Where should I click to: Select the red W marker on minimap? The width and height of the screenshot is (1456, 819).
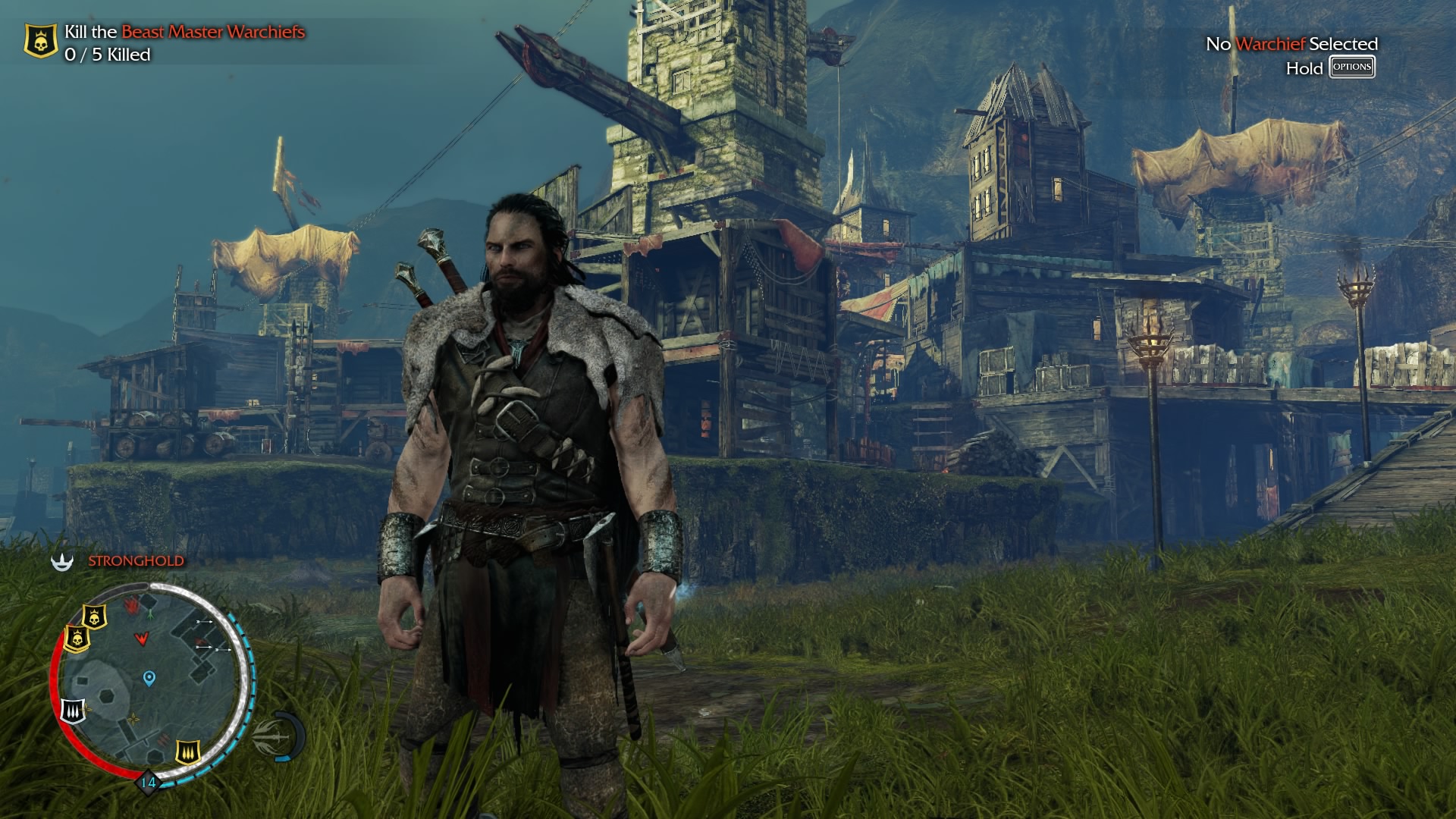(141, 639)
